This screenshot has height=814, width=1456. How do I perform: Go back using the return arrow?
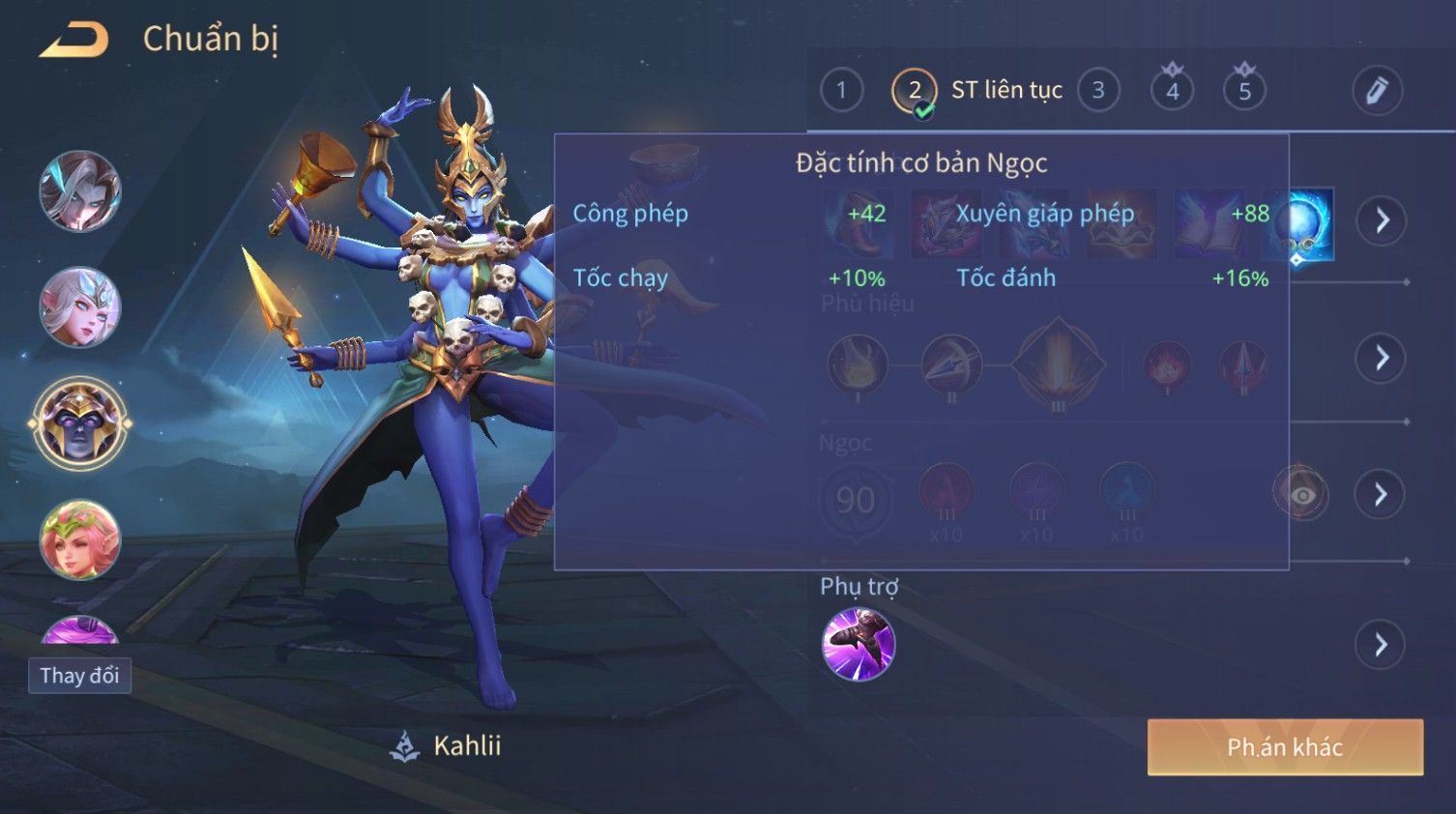pos(73,40)
